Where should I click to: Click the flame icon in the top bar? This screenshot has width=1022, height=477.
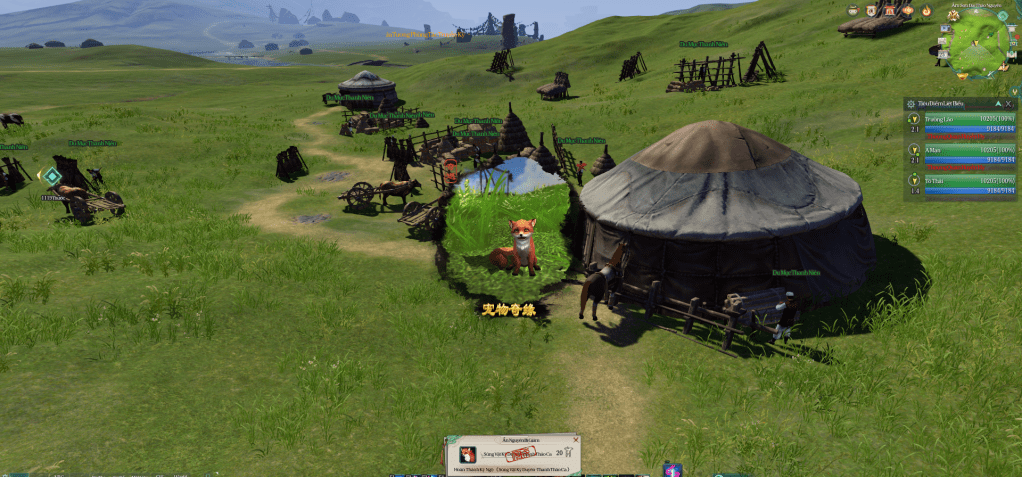925,11
